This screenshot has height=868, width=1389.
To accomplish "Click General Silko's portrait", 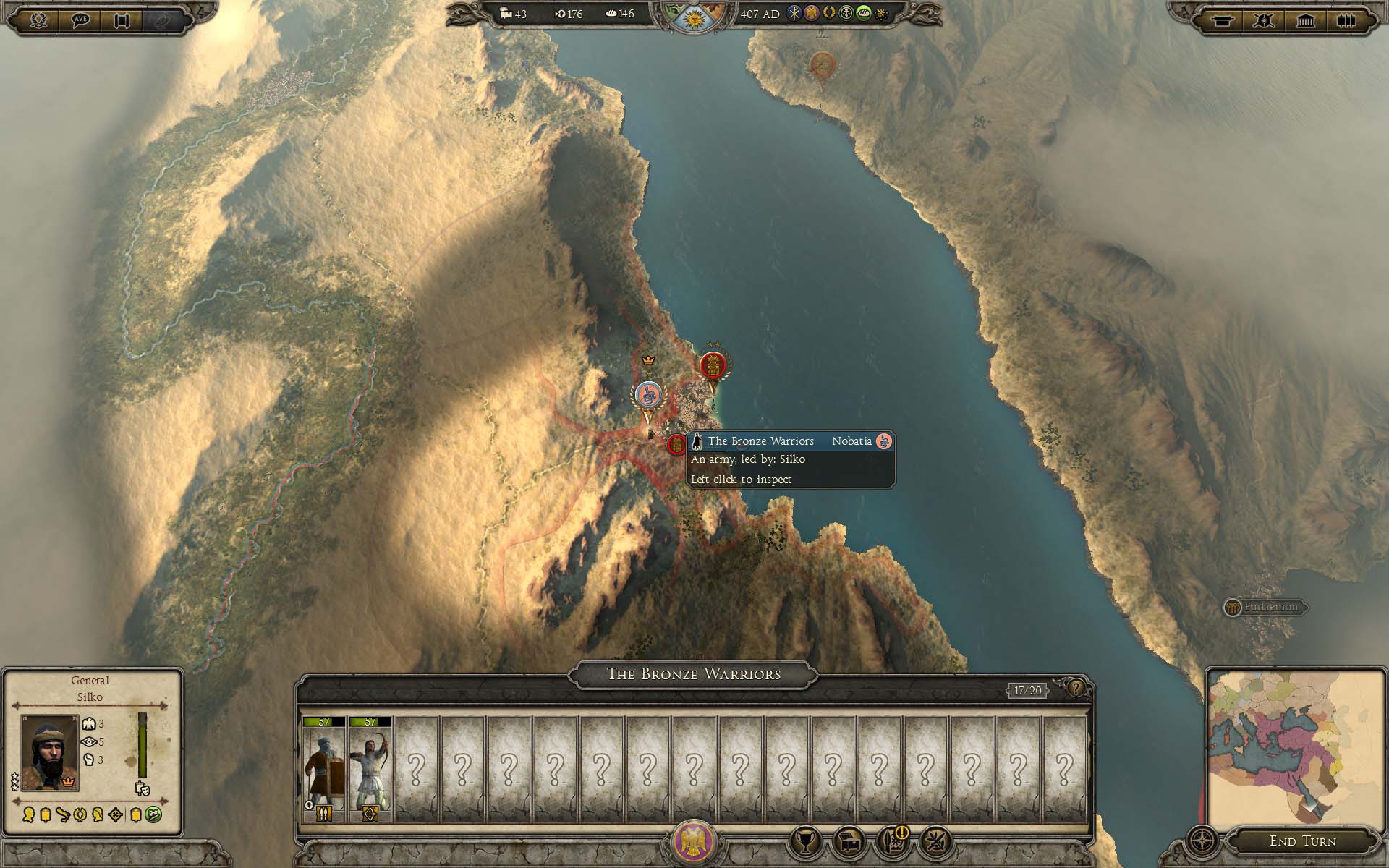I will [49, 752].
